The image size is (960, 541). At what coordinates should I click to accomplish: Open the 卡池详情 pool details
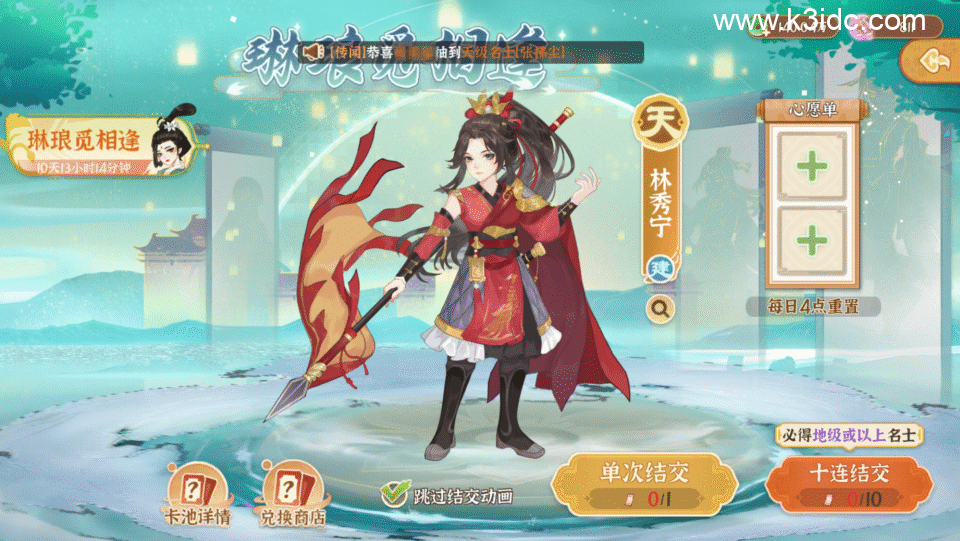[197, 496]
